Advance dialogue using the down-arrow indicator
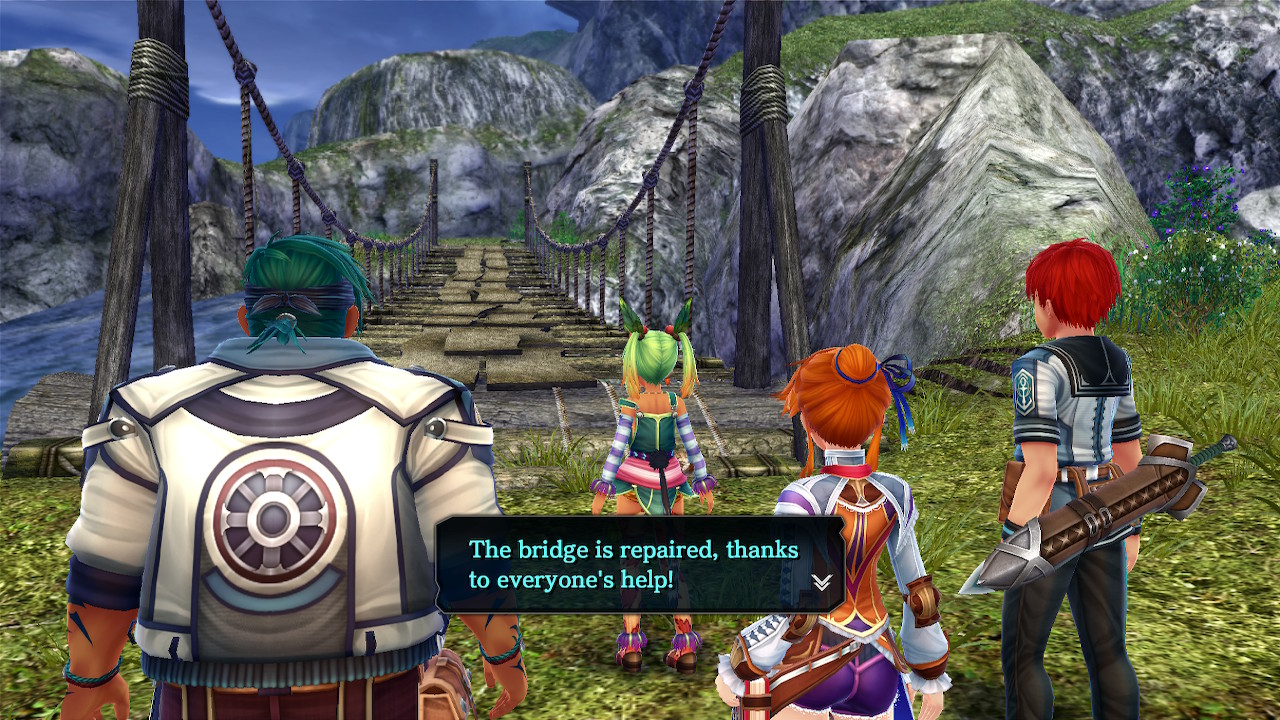The width and height of the screenshot is (1280, 720). [x=822, y=582]
